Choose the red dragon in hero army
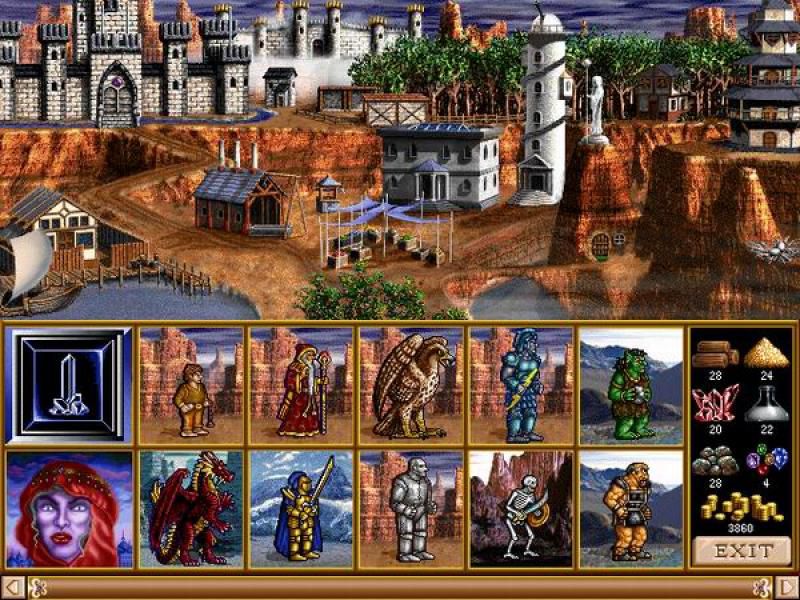The width and height of the screenshot is (800, 600). pos(191,509)
